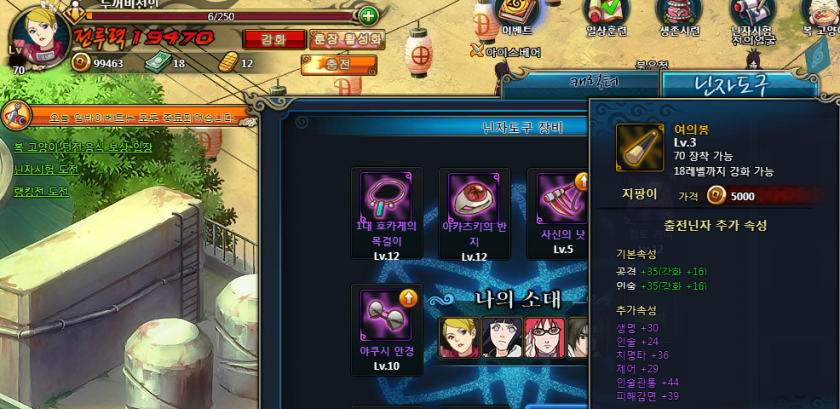Activate the 훈장 활성화 button
The width and height of the screenshot is (840, 409).
(x=346, y=39)
